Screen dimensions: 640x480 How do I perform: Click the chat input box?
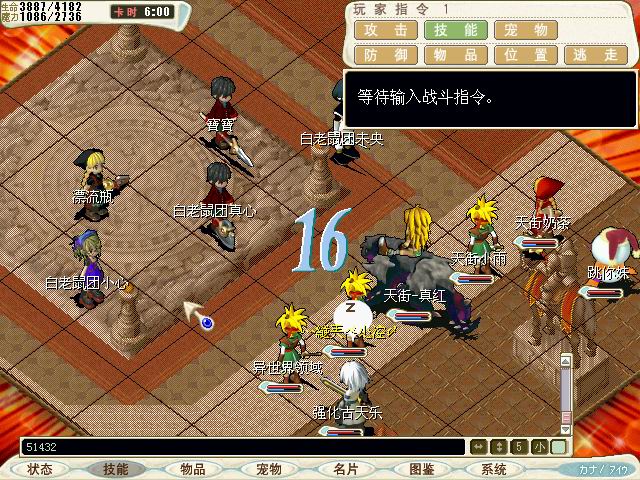(240, 447)
